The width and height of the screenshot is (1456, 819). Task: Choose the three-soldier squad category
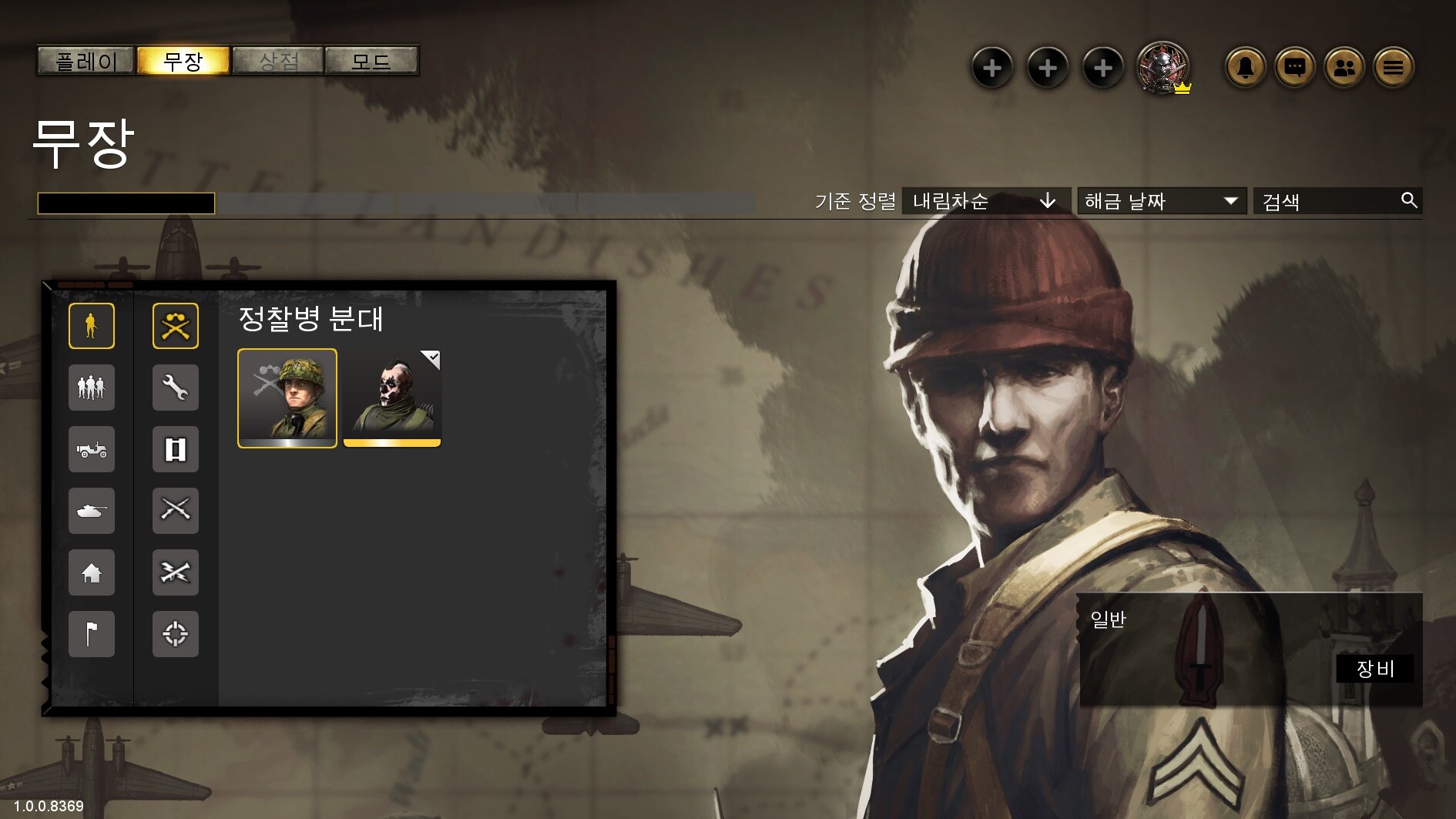[92, 388]
